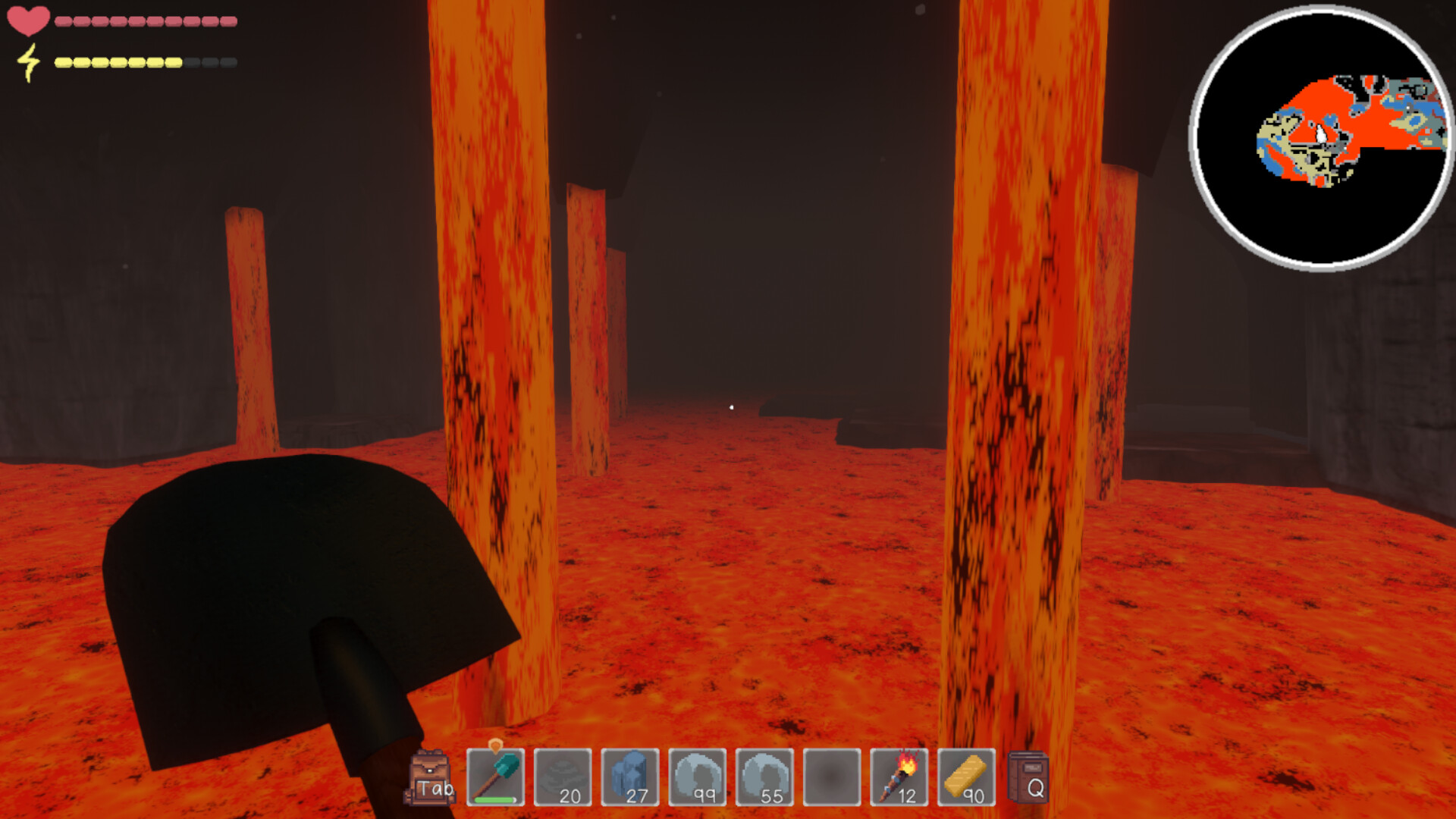The width and height of the screenshot is (1456, 819).
Task: Click the lightning stamina icon
Action: click(x=30, y=64)
